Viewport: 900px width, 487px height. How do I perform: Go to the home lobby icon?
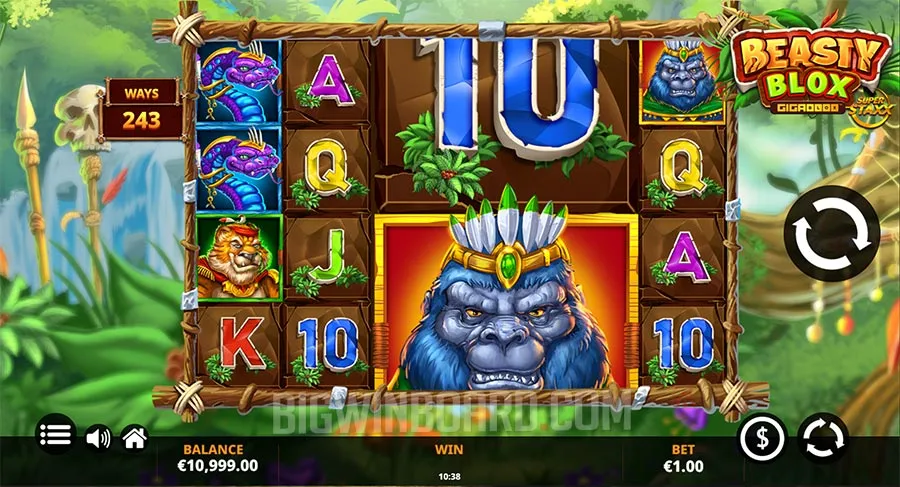[134, 437]
